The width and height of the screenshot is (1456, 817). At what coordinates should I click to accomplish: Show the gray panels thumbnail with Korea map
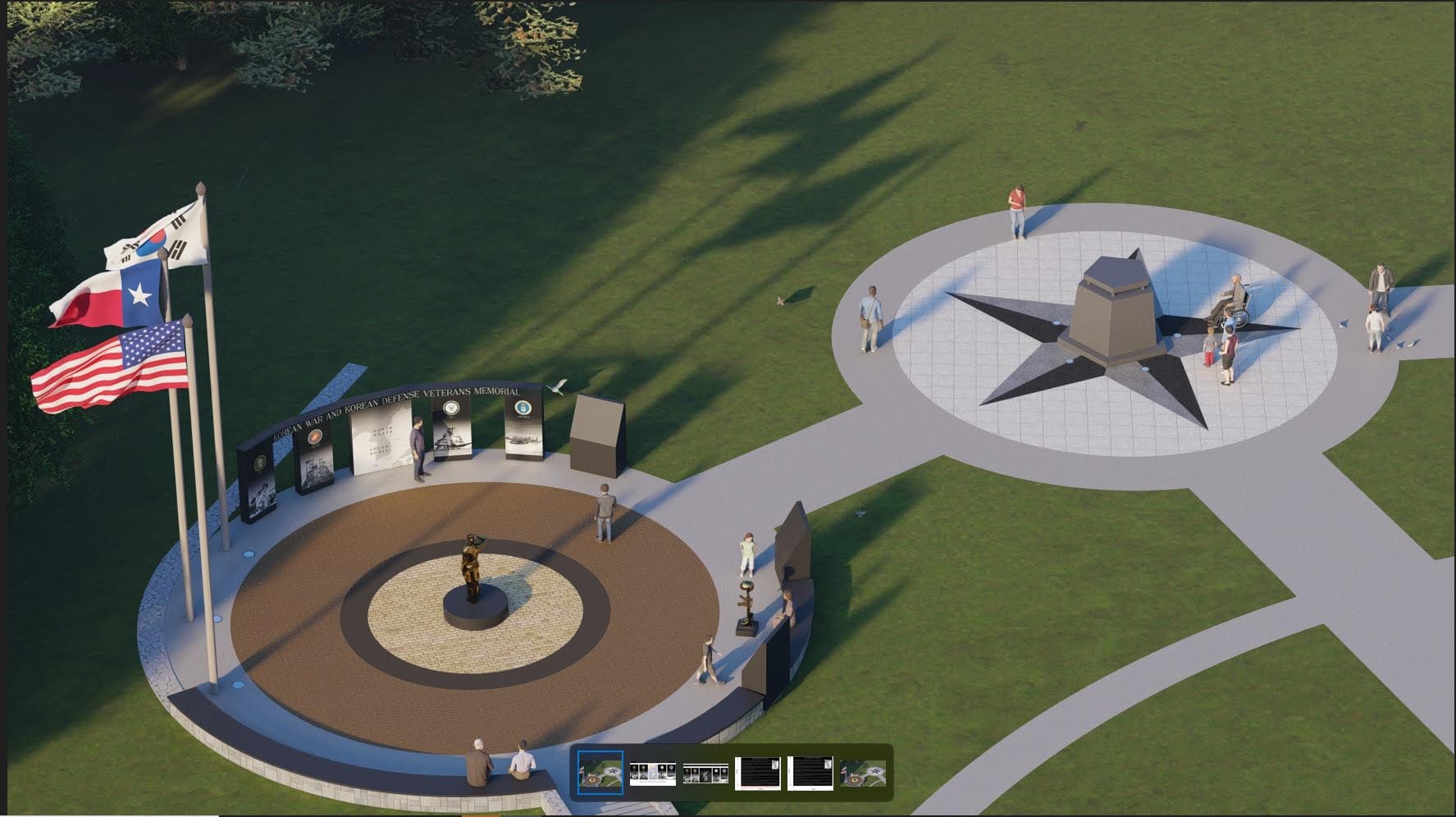pyautogui.click(x=705, y=773)
